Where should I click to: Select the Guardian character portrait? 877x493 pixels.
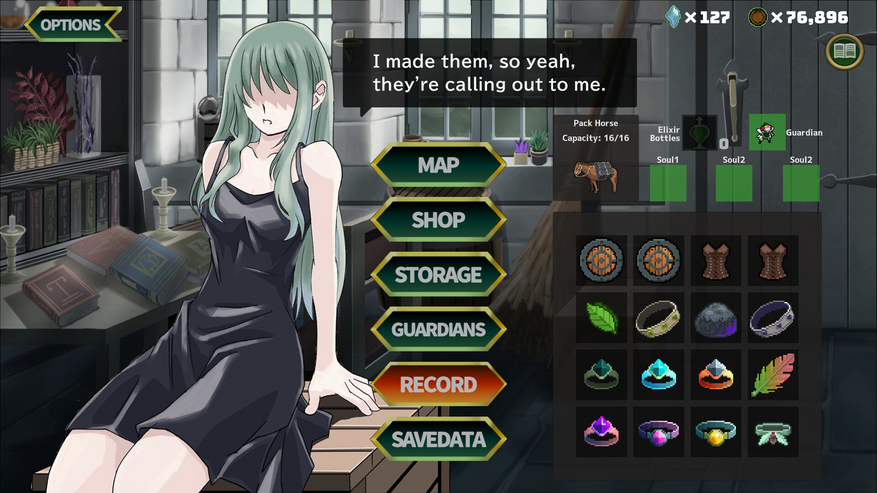tap(767, 132)
